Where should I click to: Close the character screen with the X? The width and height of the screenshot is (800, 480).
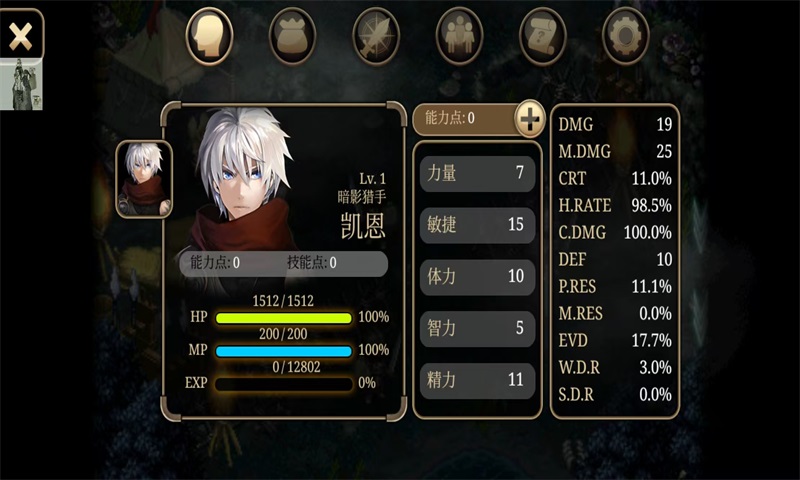tap(20, 36)
